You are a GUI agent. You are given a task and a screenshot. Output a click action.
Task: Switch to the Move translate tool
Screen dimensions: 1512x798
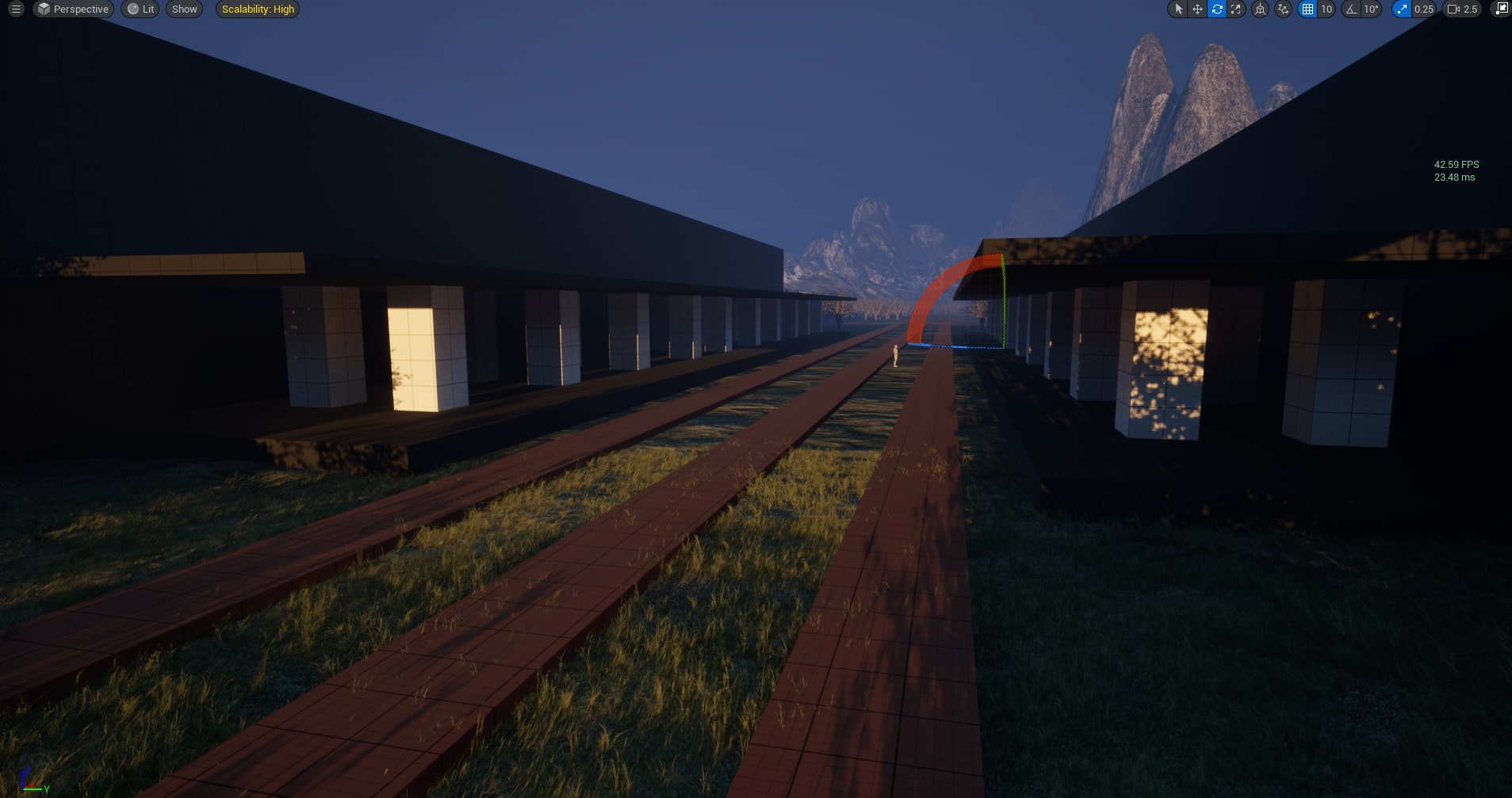[x=1197, y=10]
